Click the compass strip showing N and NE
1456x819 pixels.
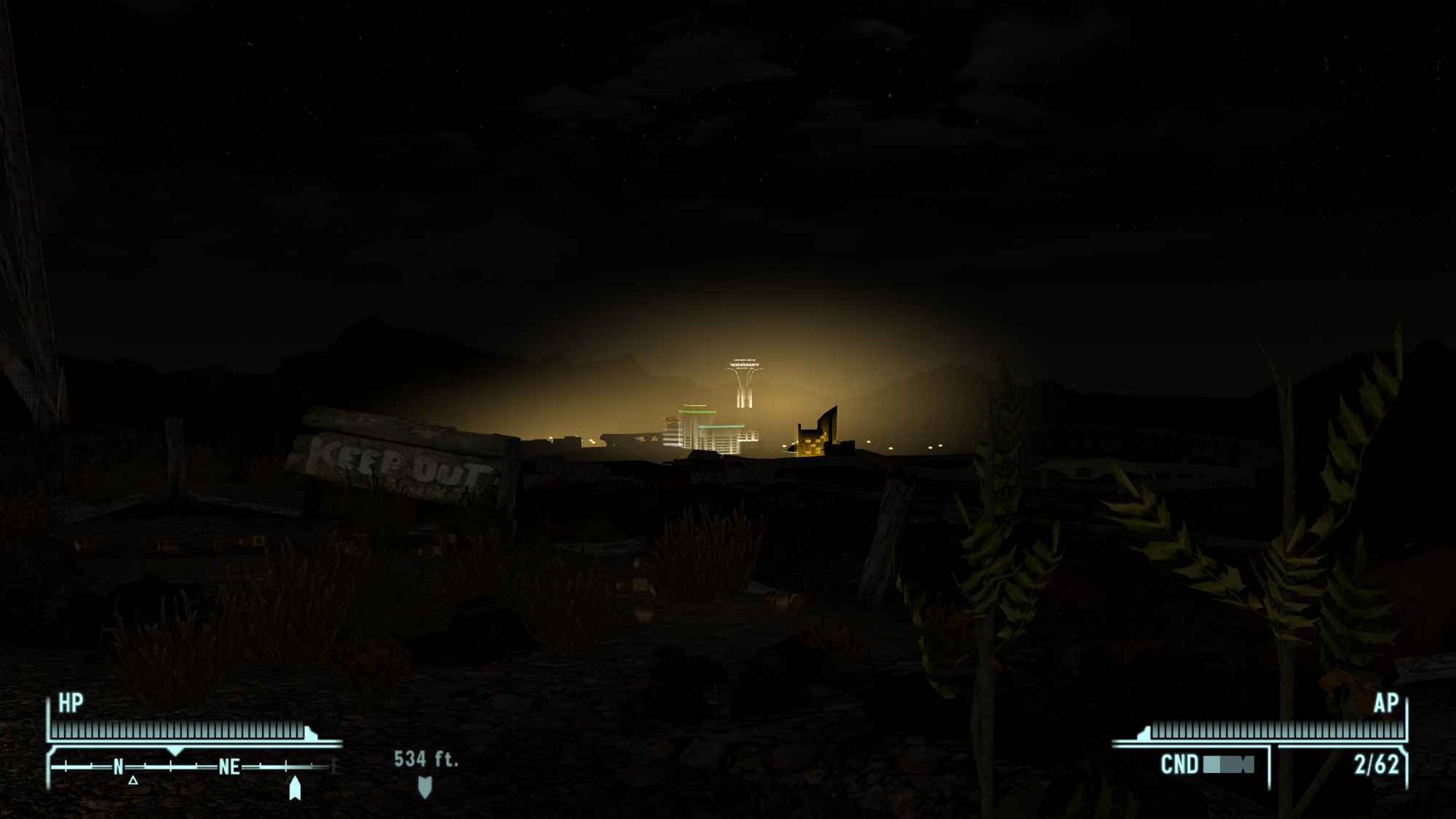[194, 767]
